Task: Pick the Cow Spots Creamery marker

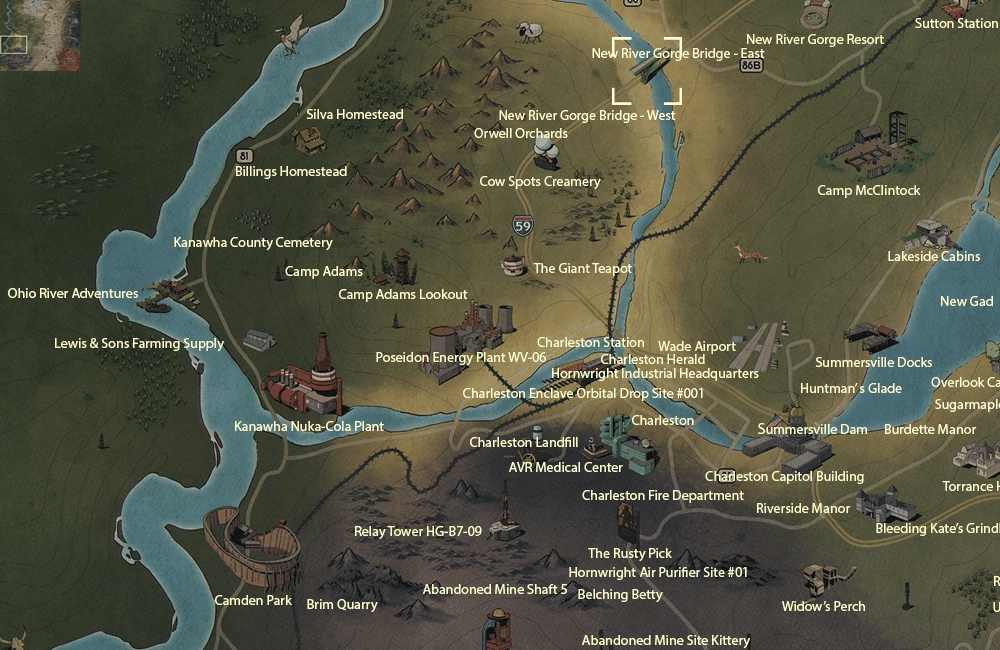Action: point(546,153)
